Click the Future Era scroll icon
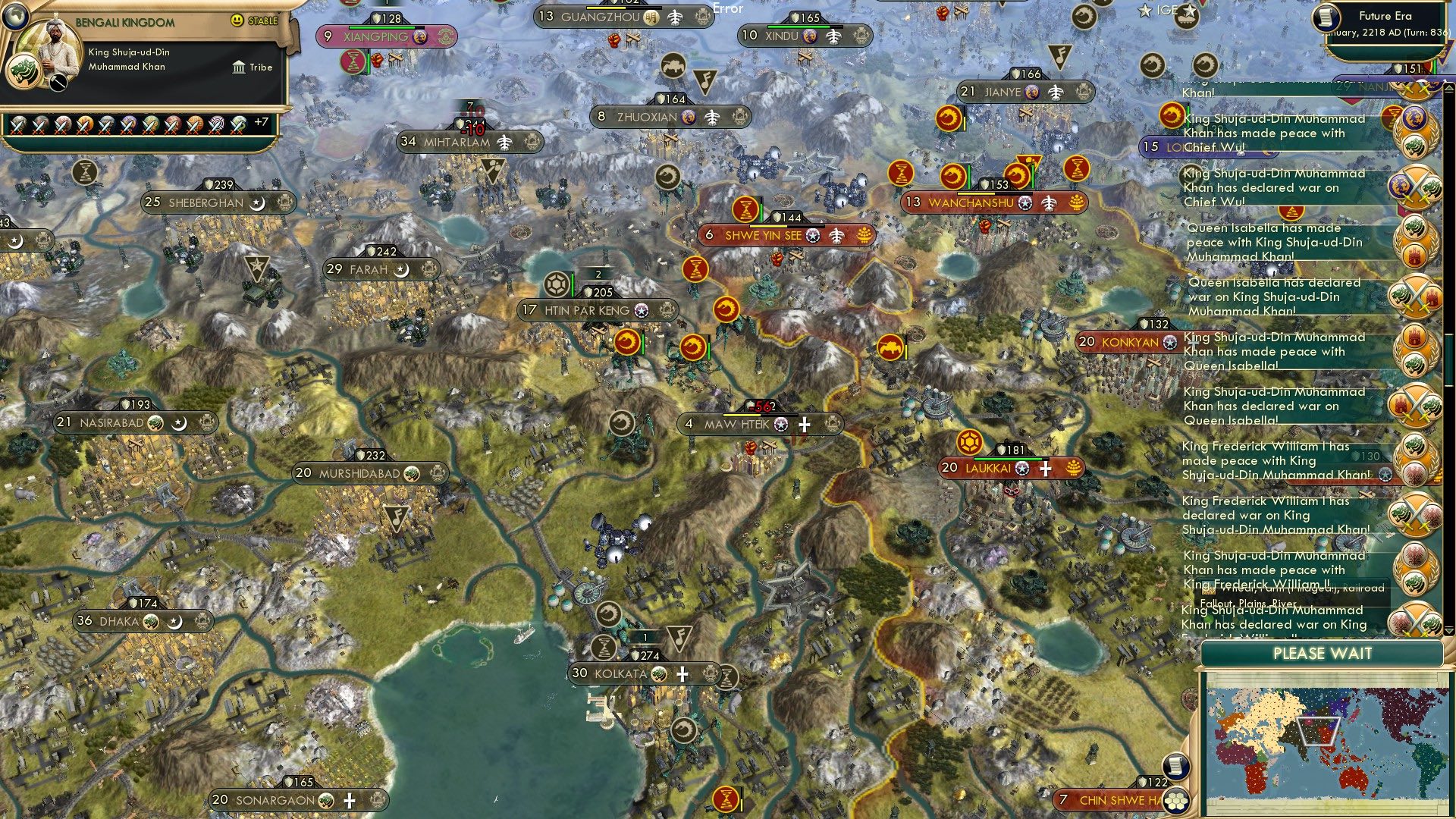This screenshot has width=1456, height=819. click(x=1326, y=18)
